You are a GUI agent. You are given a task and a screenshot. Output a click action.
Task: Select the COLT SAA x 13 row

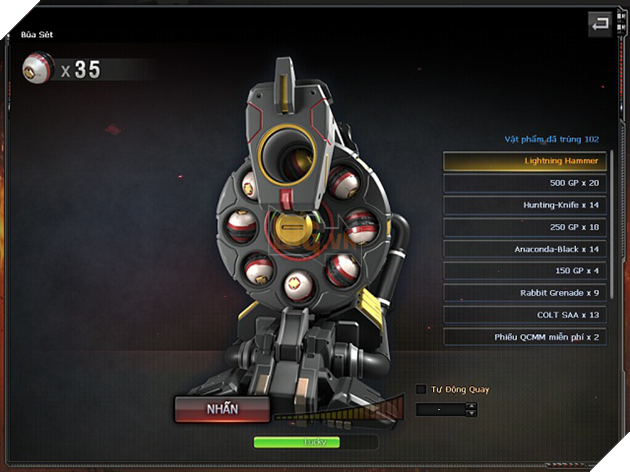click(525, 315)
